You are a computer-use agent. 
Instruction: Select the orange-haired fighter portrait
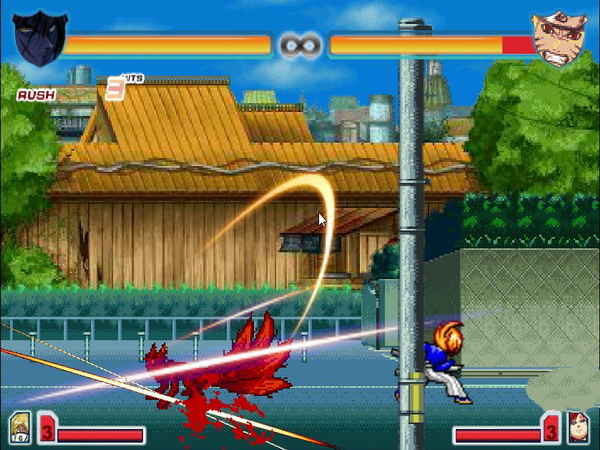(x=559, y=39)
